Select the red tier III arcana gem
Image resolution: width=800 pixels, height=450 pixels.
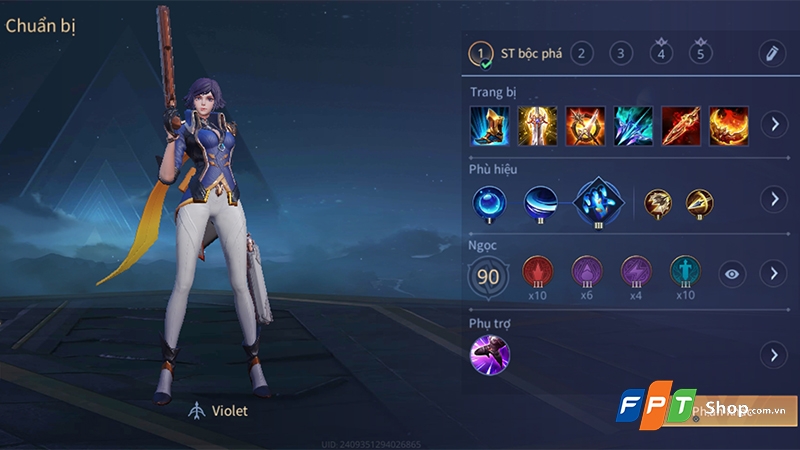coord(538,272)
